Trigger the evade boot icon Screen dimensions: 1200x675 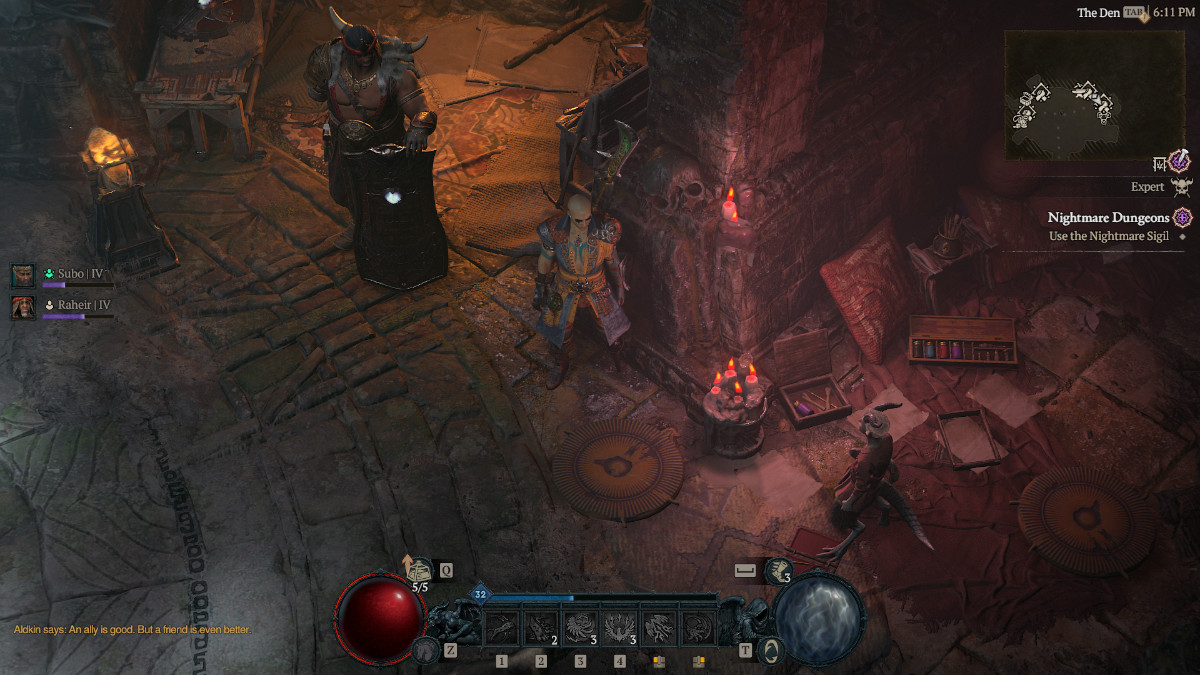[x=779, y=571]
